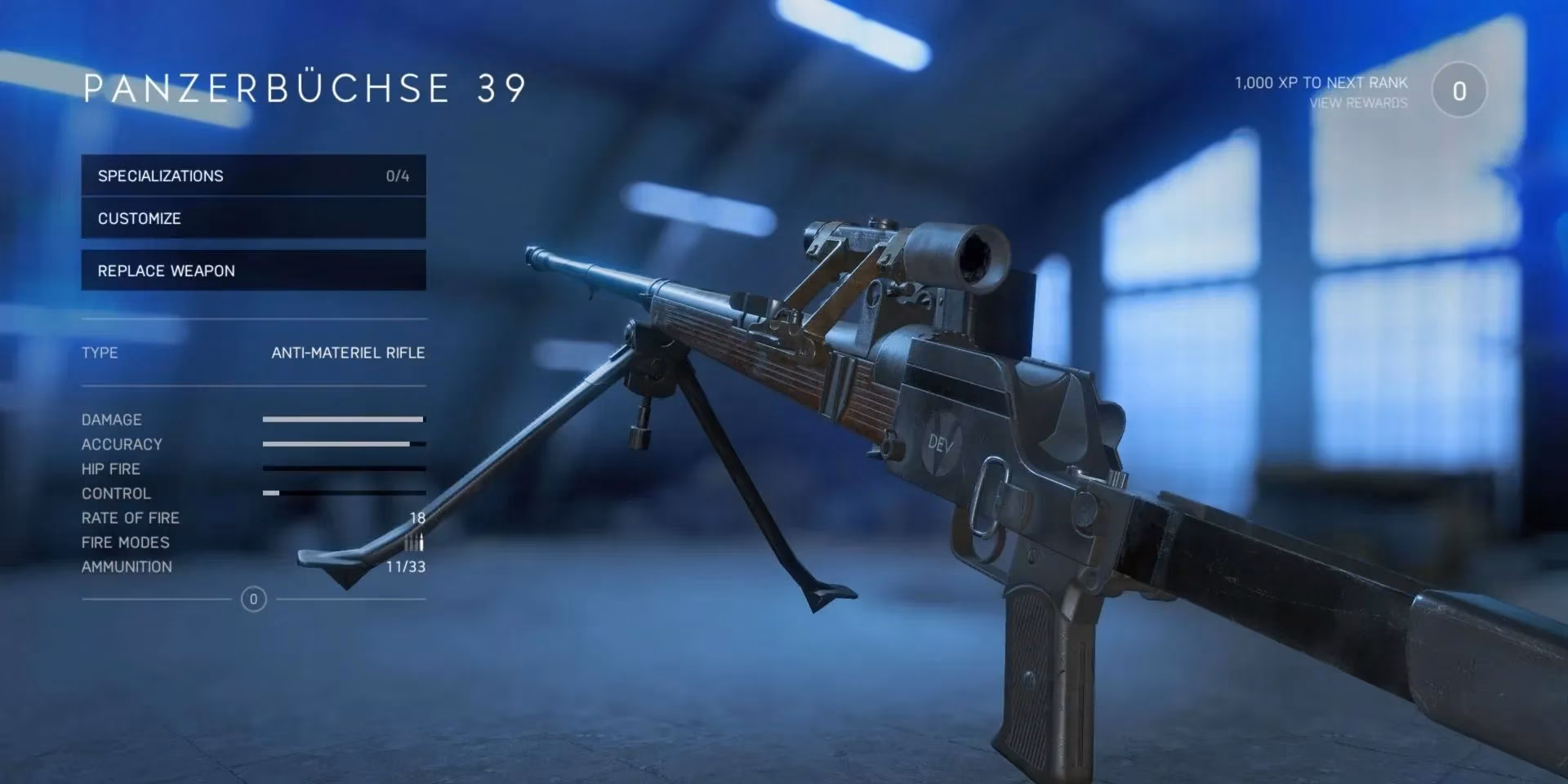Click the Accuracy stat bar

coord(343,443)
